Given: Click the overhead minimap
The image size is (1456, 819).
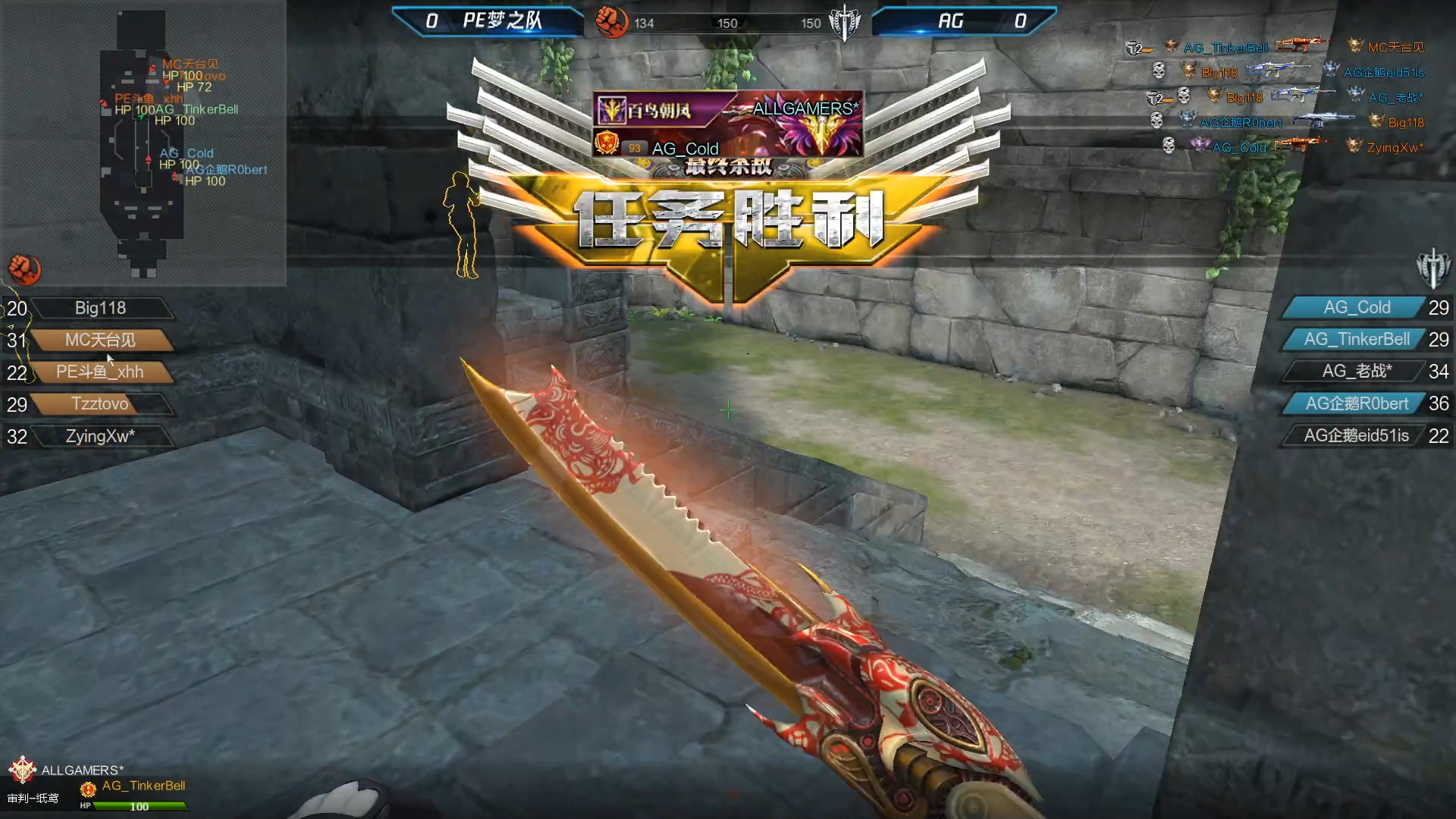Looking at the screenshot, I should (143, 143).
